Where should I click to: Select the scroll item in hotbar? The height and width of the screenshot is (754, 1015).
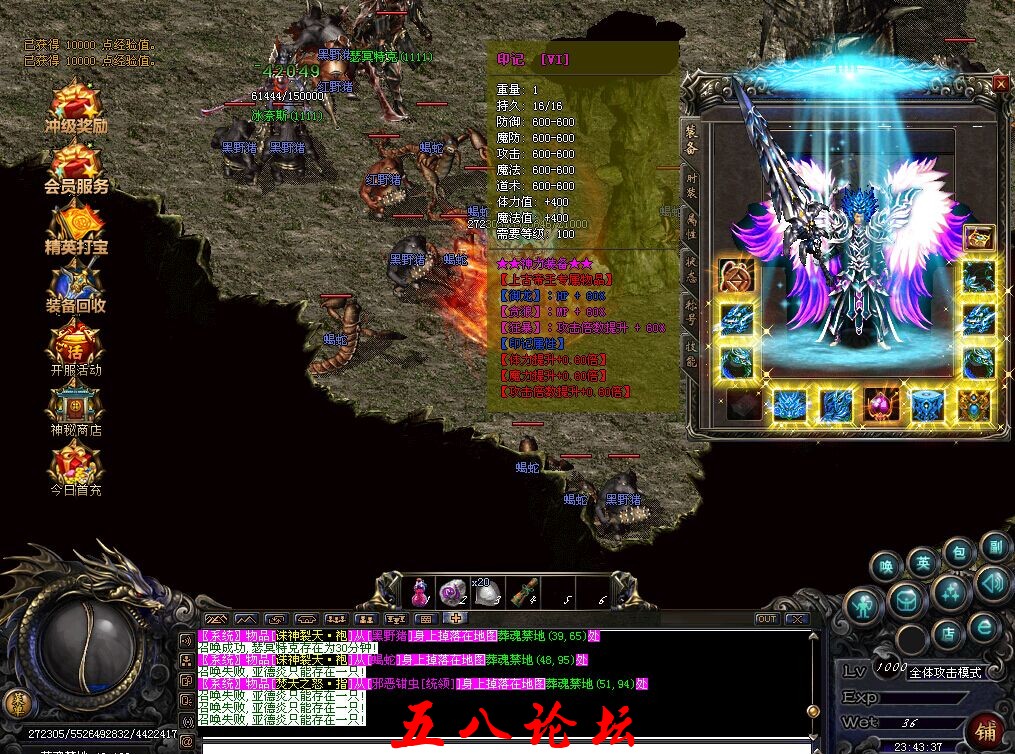[519, 592]
